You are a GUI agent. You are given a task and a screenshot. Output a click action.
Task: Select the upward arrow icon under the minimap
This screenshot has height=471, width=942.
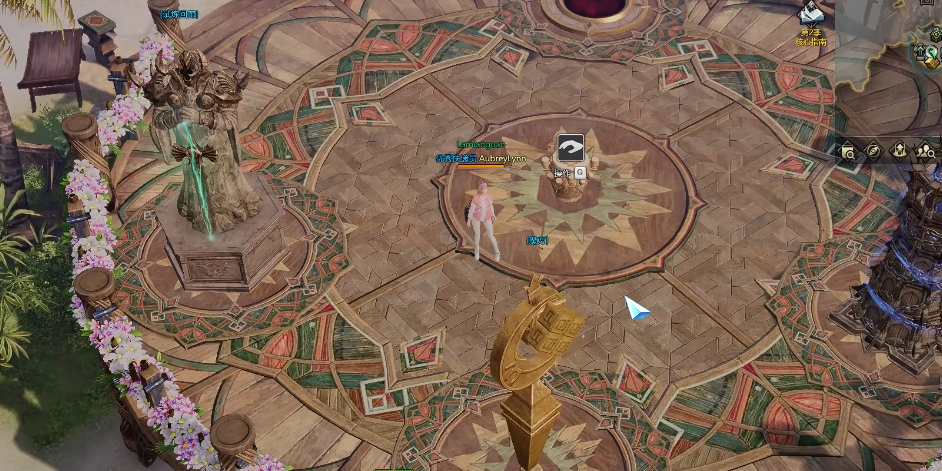coord(899,151)
